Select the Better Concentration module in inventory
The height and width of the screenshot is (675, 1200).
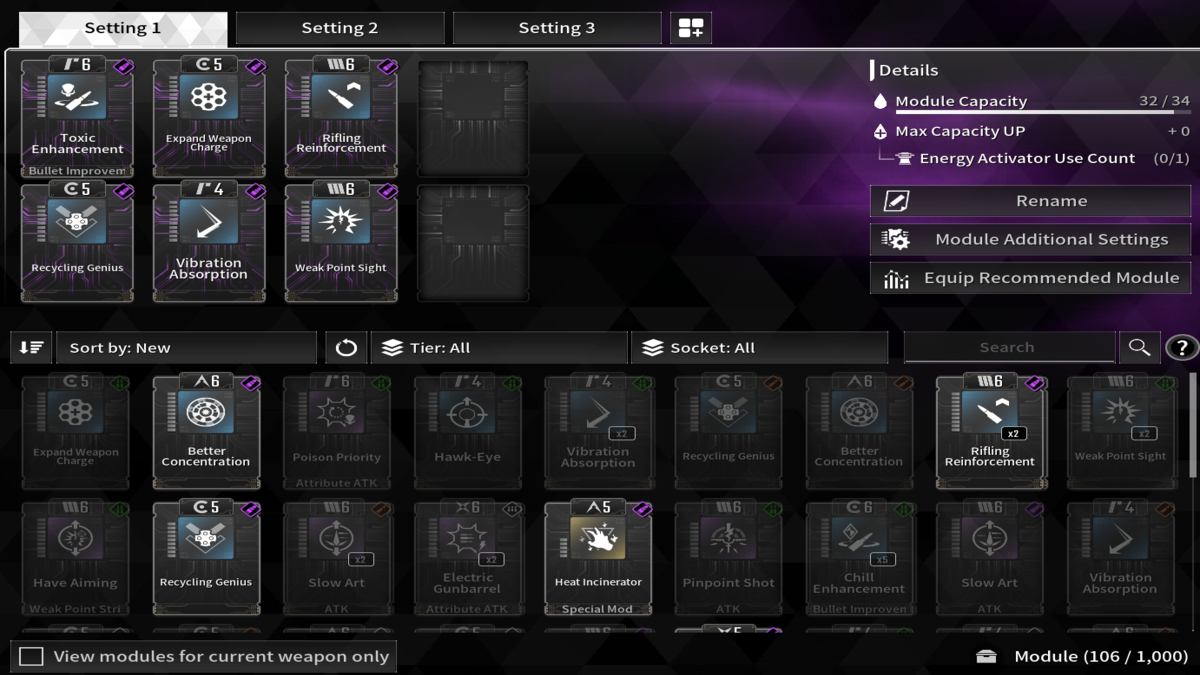pyautogui.click(x=206, y=432)
